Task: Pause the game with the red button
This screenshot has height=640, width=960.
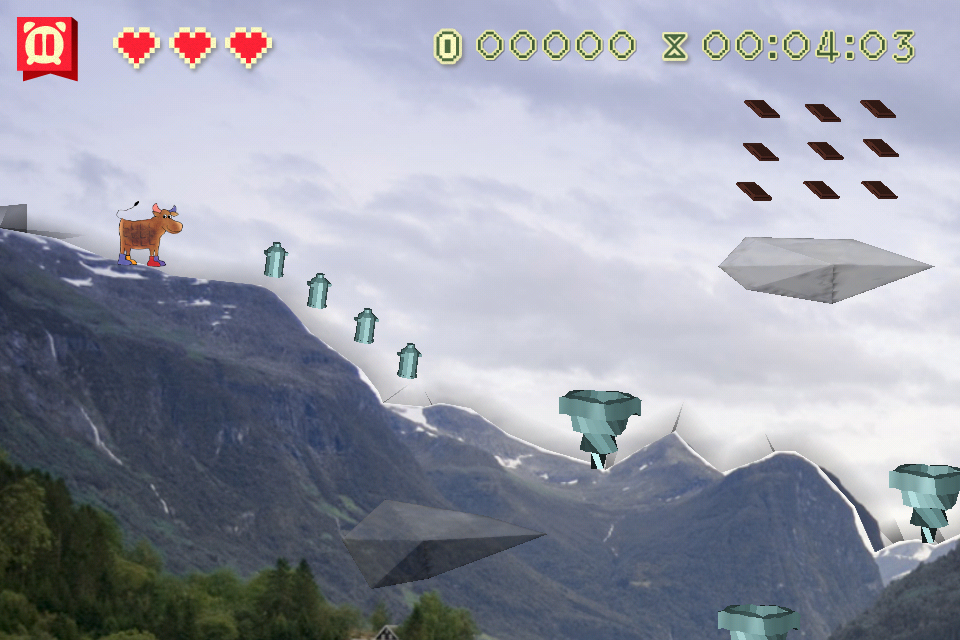Action: click(46, 46)
